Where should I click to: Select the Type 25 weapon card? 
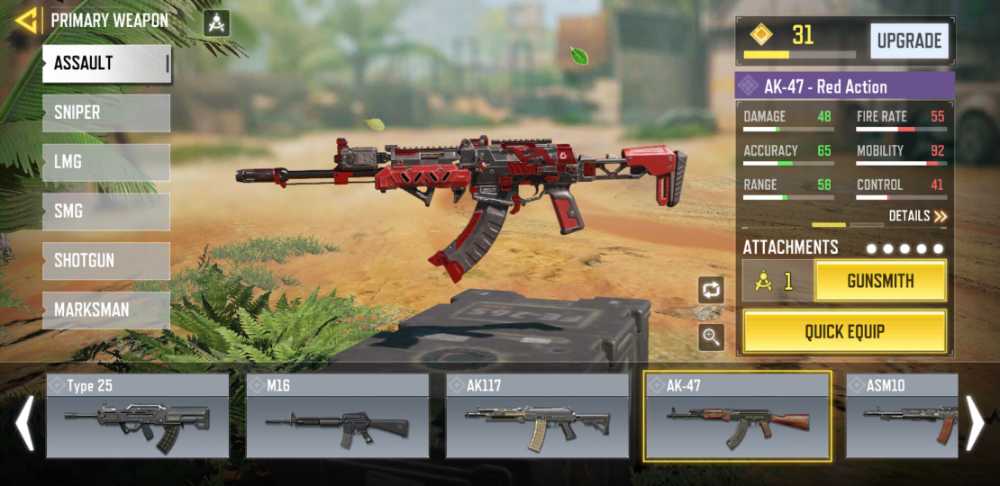(137, 416)
